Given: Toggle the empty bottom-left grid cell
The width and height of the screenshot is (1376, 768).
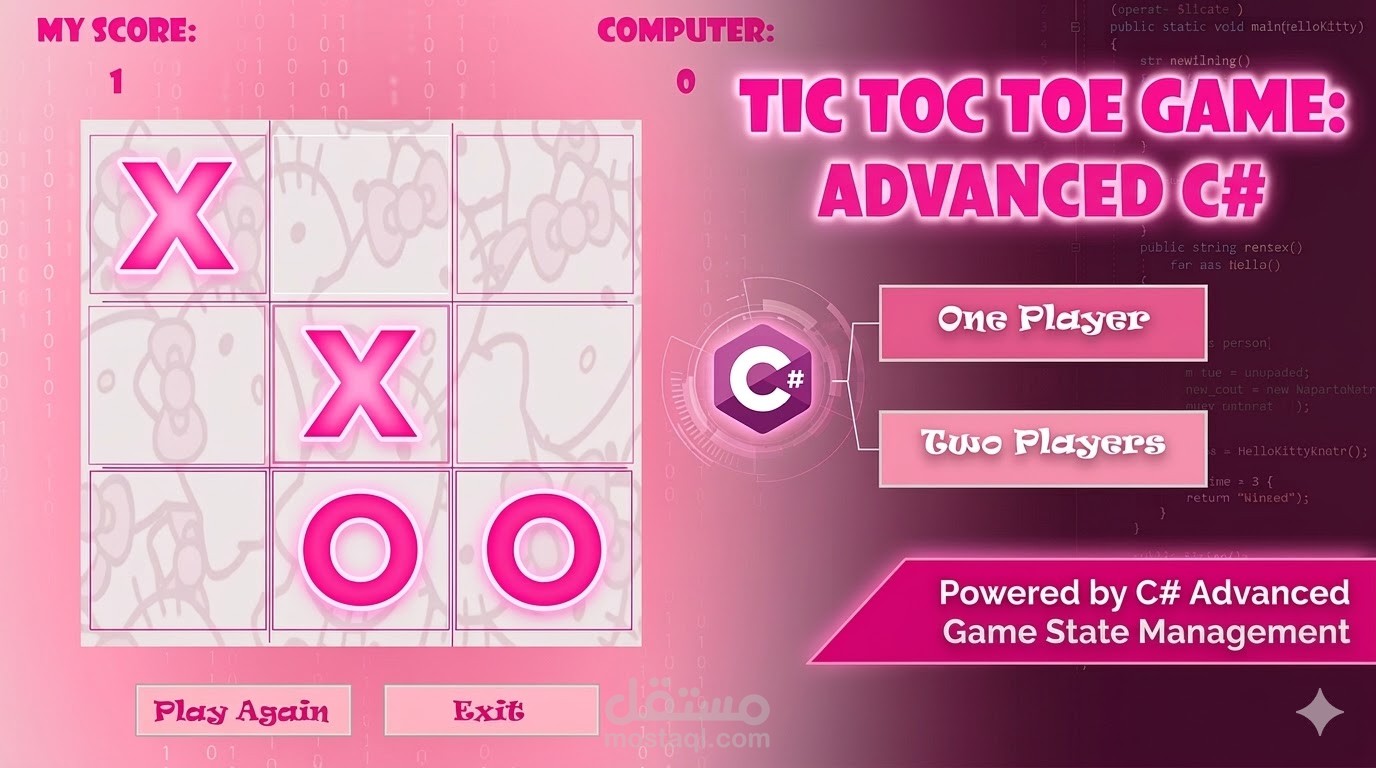Looking at the screenshot, I should [x=176, y=552].
